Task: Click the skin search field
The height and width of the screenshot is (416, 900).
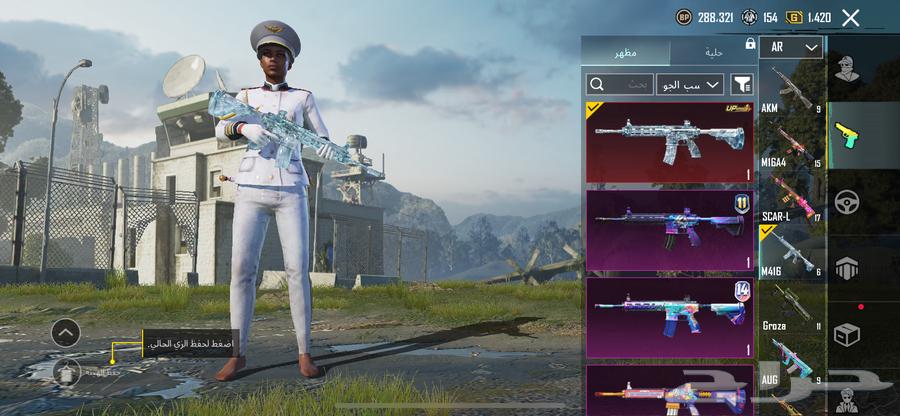Action: tap(619, 84)
